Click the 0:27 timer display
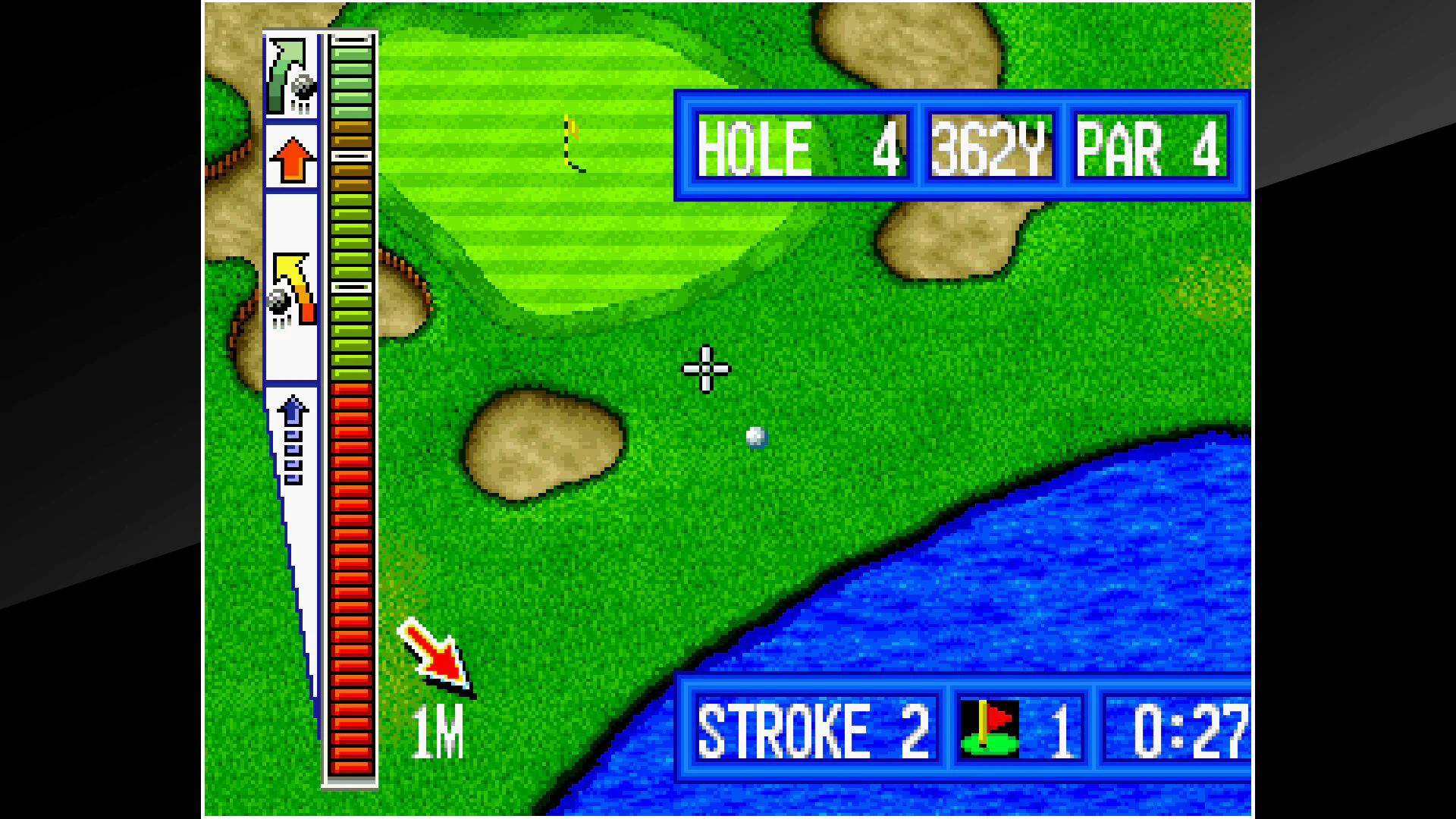Image resolution: width=1456 pixels, height=819 pixels. pyautogui.click(x=1198, y=730)
